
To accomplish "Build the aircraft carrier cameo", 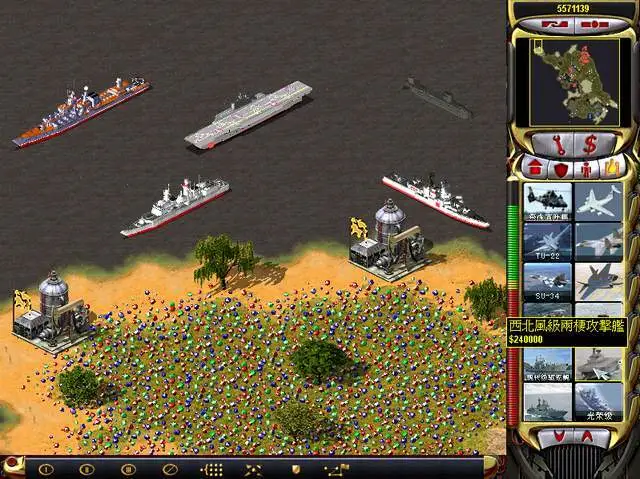I will [599, 365].
